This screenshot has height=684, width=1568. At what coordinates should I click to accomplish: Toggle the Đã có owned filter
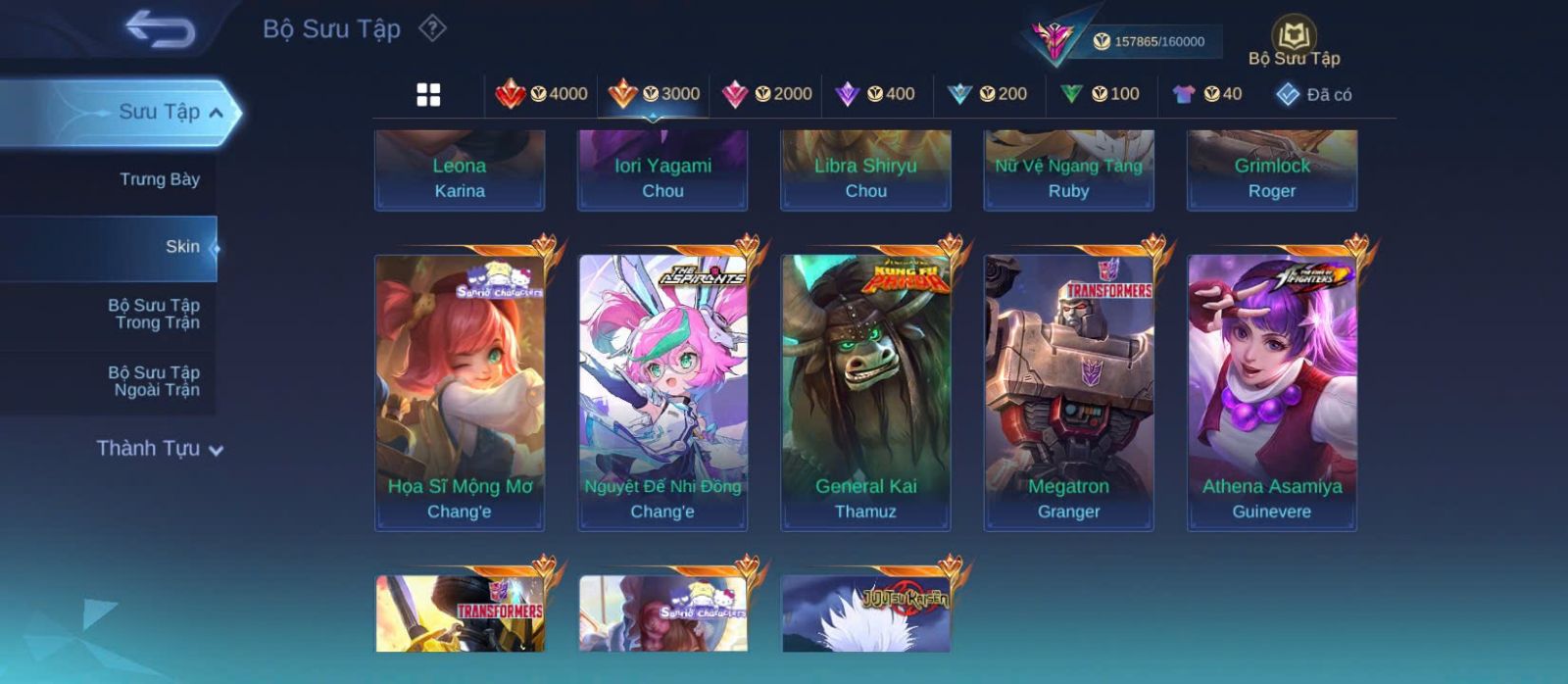point(1314,94)
